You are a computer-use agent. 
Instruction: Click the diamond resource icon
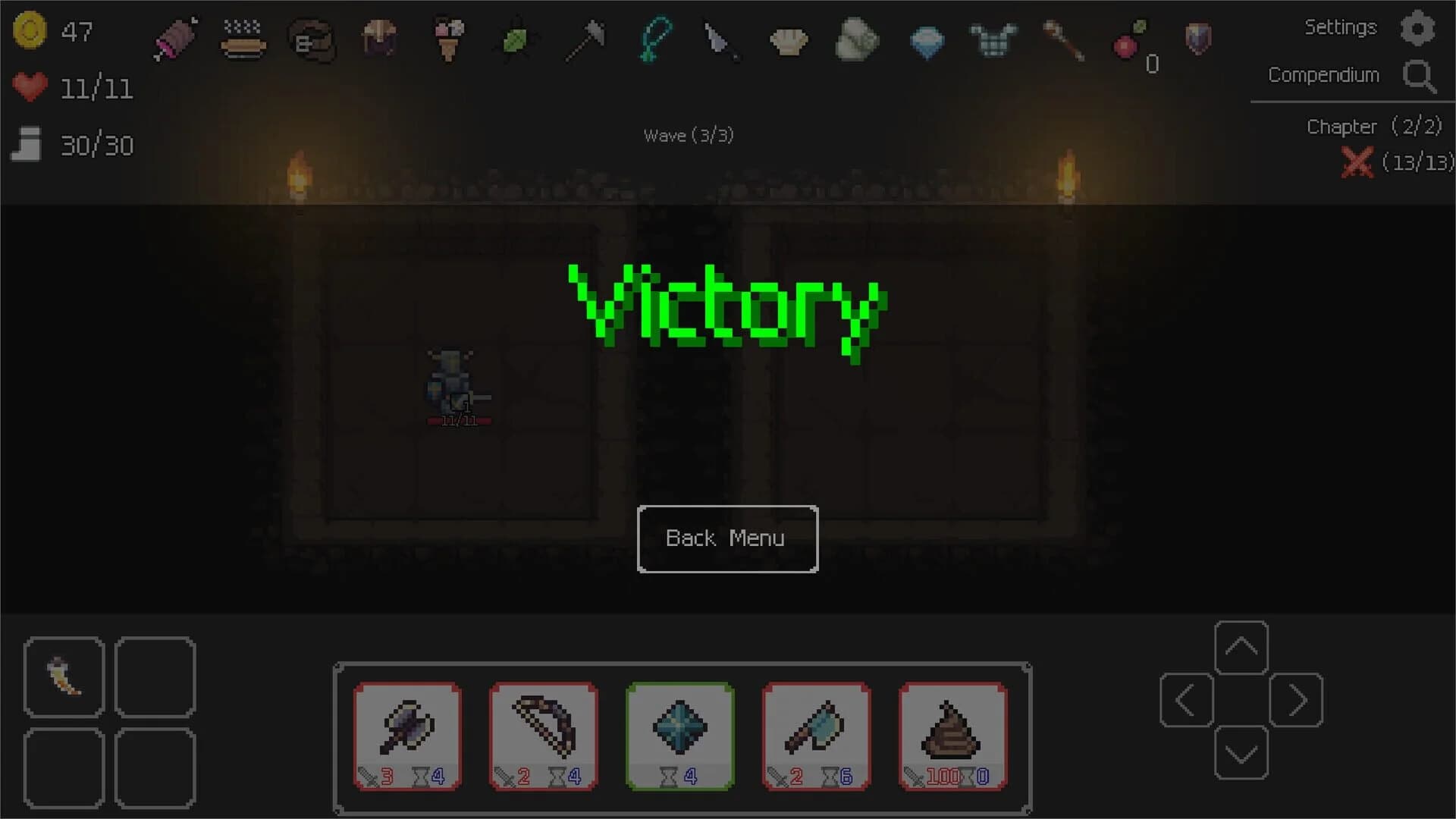(926, 43)
